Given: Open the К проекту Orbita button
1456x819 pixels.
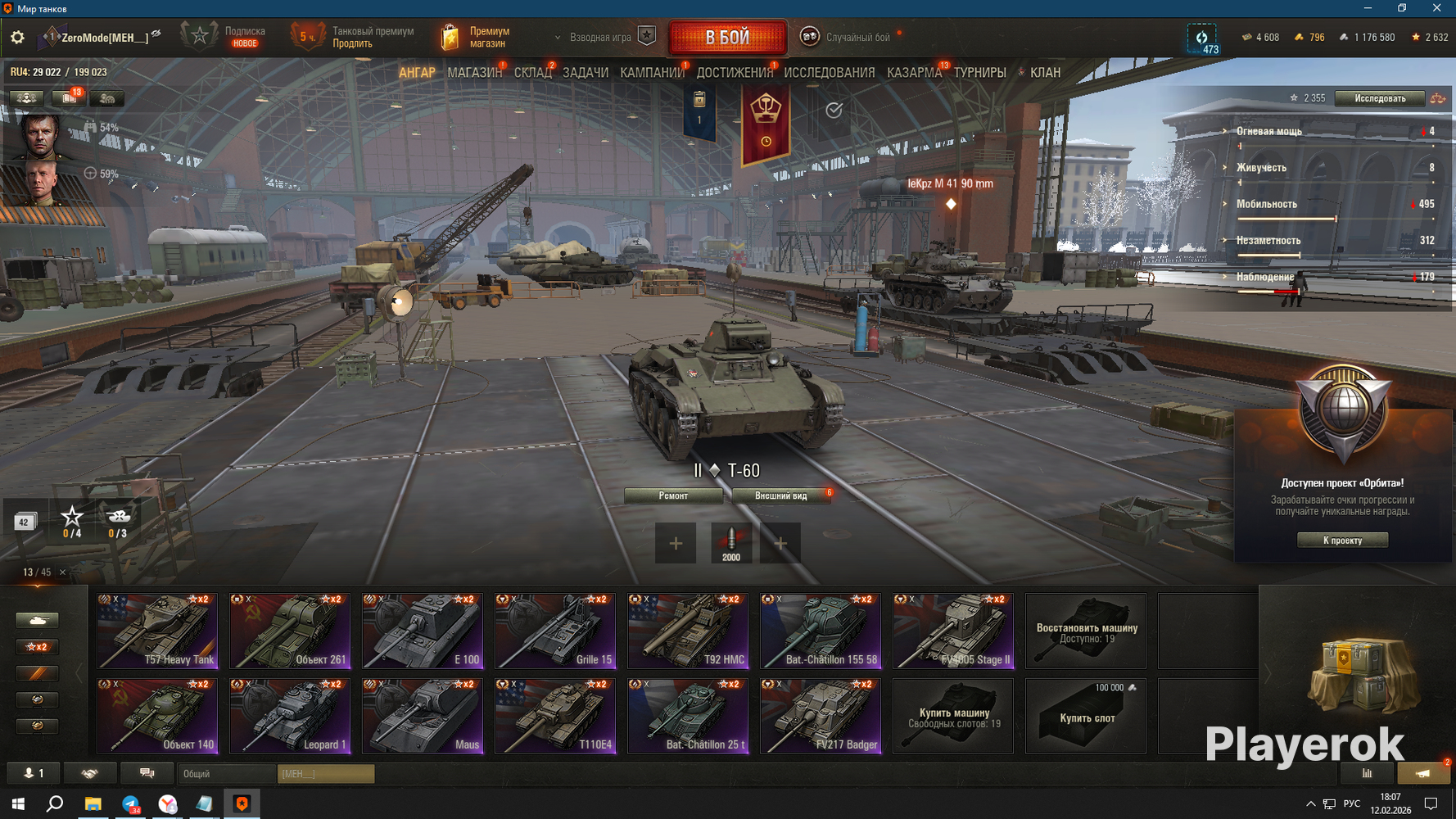Looking at the screenshot, I should pyautogui.click(x=1342, y=540).
